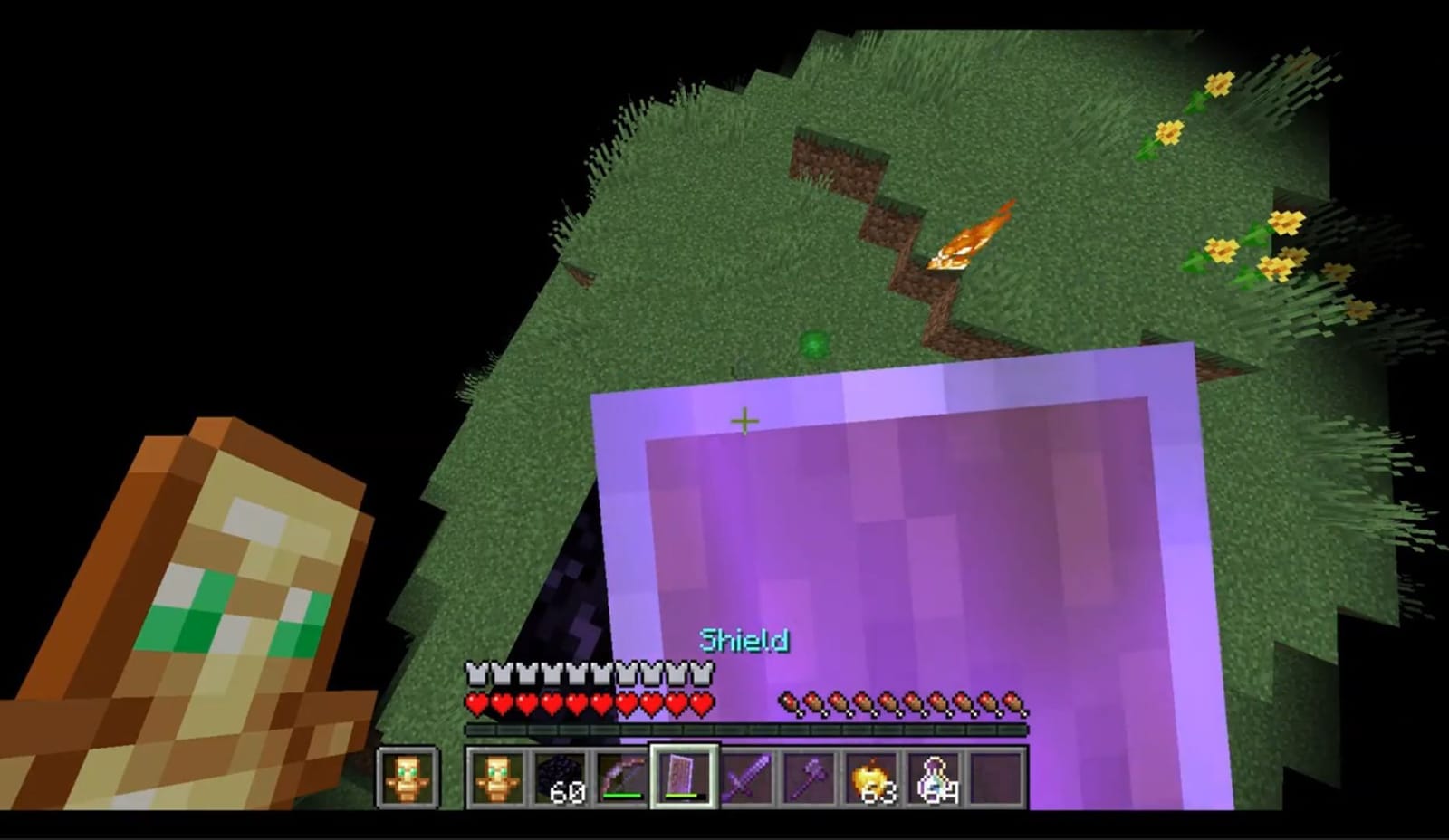Click the crosshair in the screen center
1449x840 pixels.
[744, 420]
